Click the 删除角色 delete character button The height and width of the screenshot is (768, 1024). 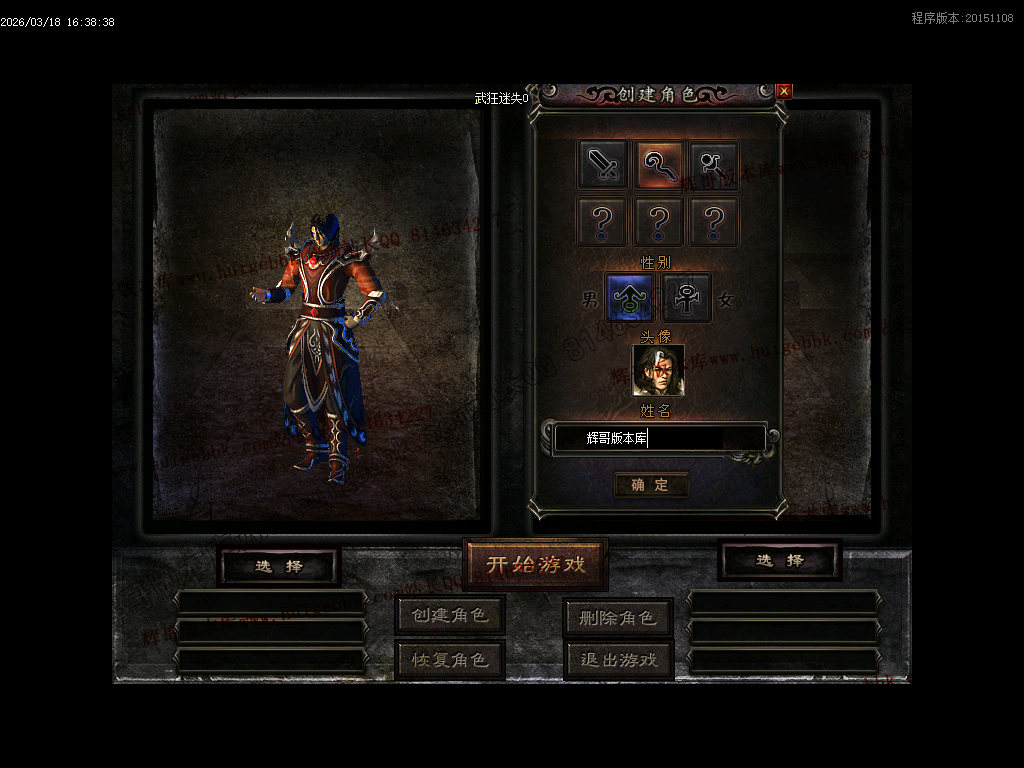(x=617, y=618)
